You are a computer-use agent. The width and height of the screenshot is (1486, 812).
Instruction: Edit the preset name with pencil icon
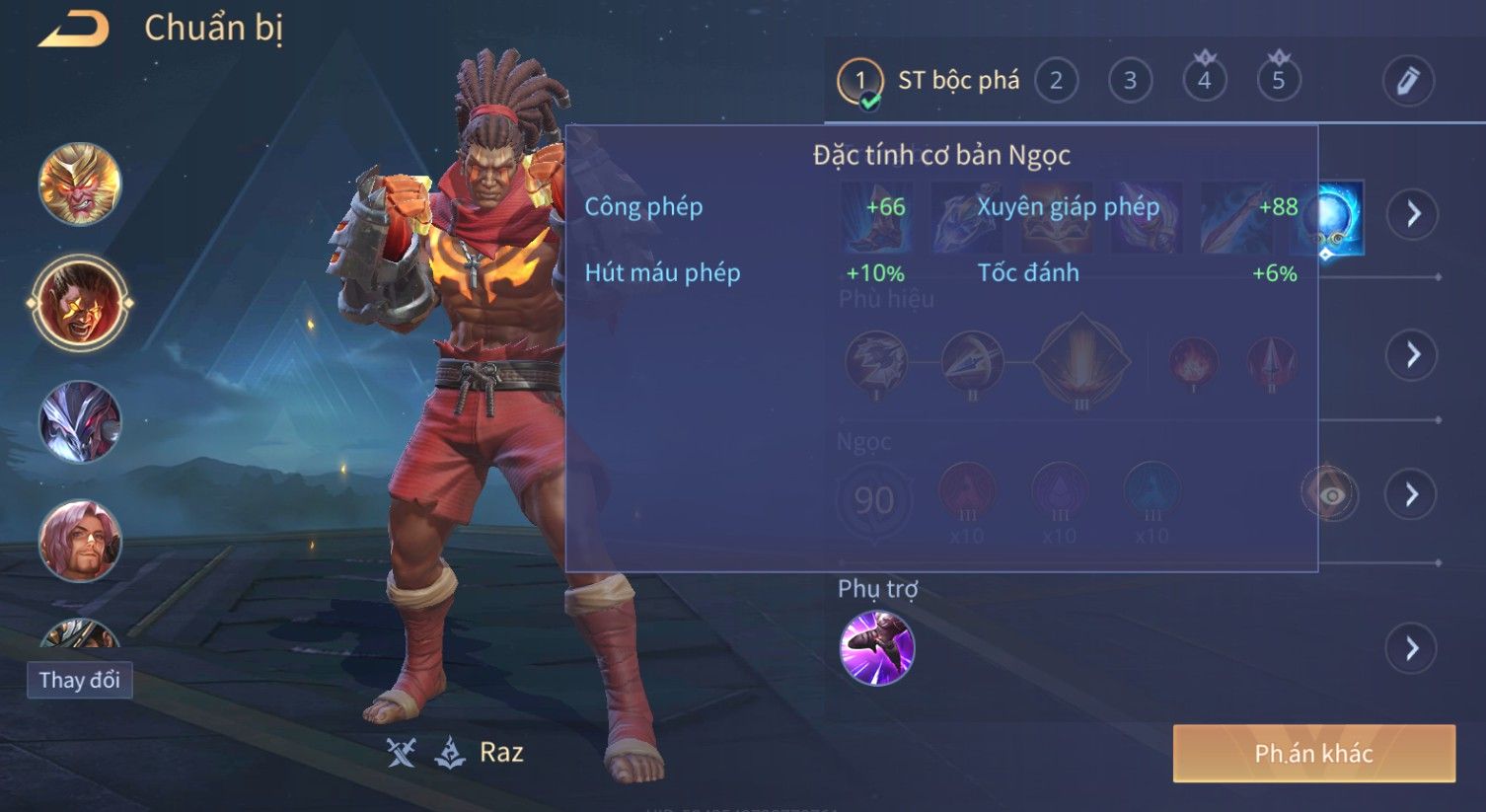(x=1407, y=81)
